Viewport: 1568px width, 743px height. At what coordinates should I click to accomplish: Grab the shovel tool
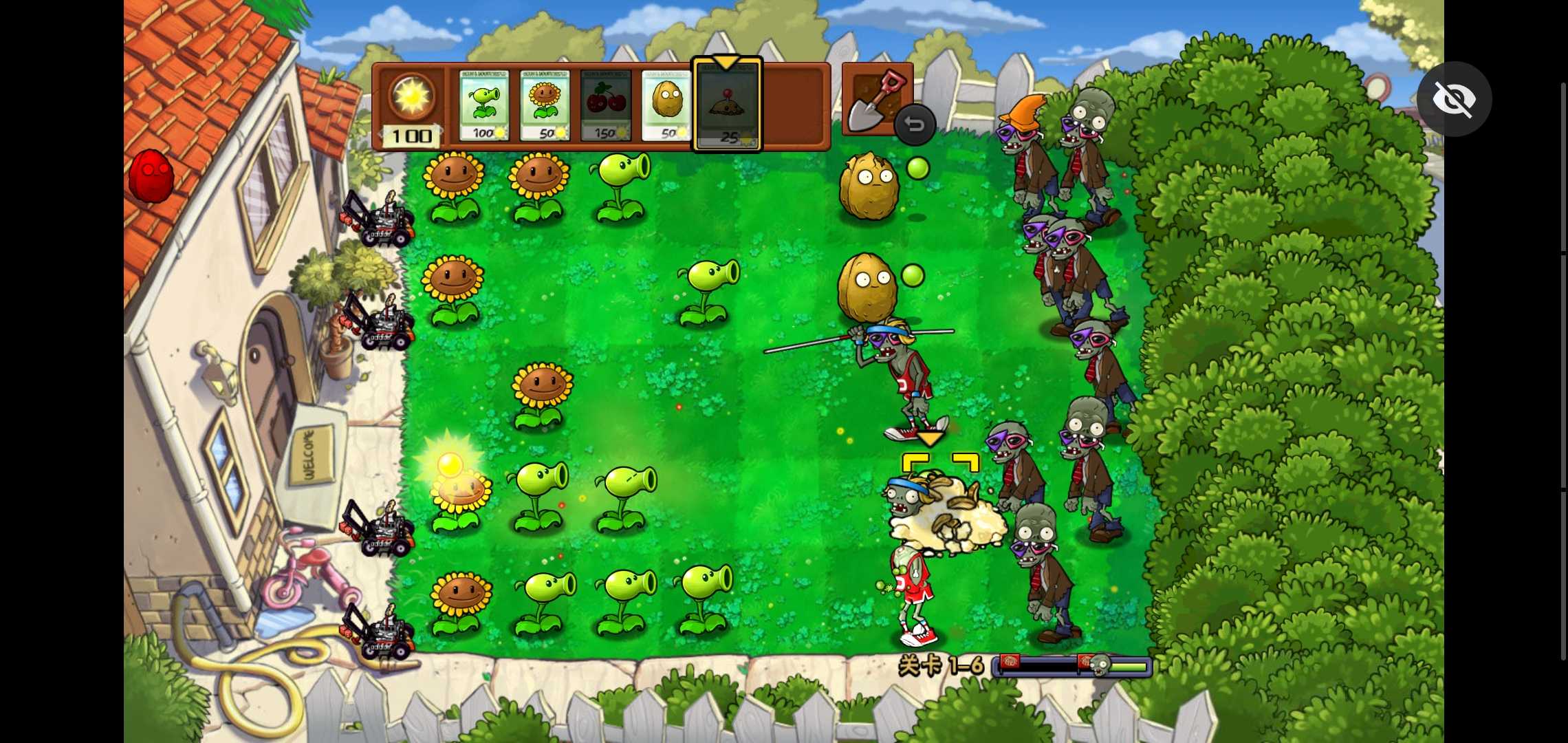pyautogui.click(x=872, y=98)
